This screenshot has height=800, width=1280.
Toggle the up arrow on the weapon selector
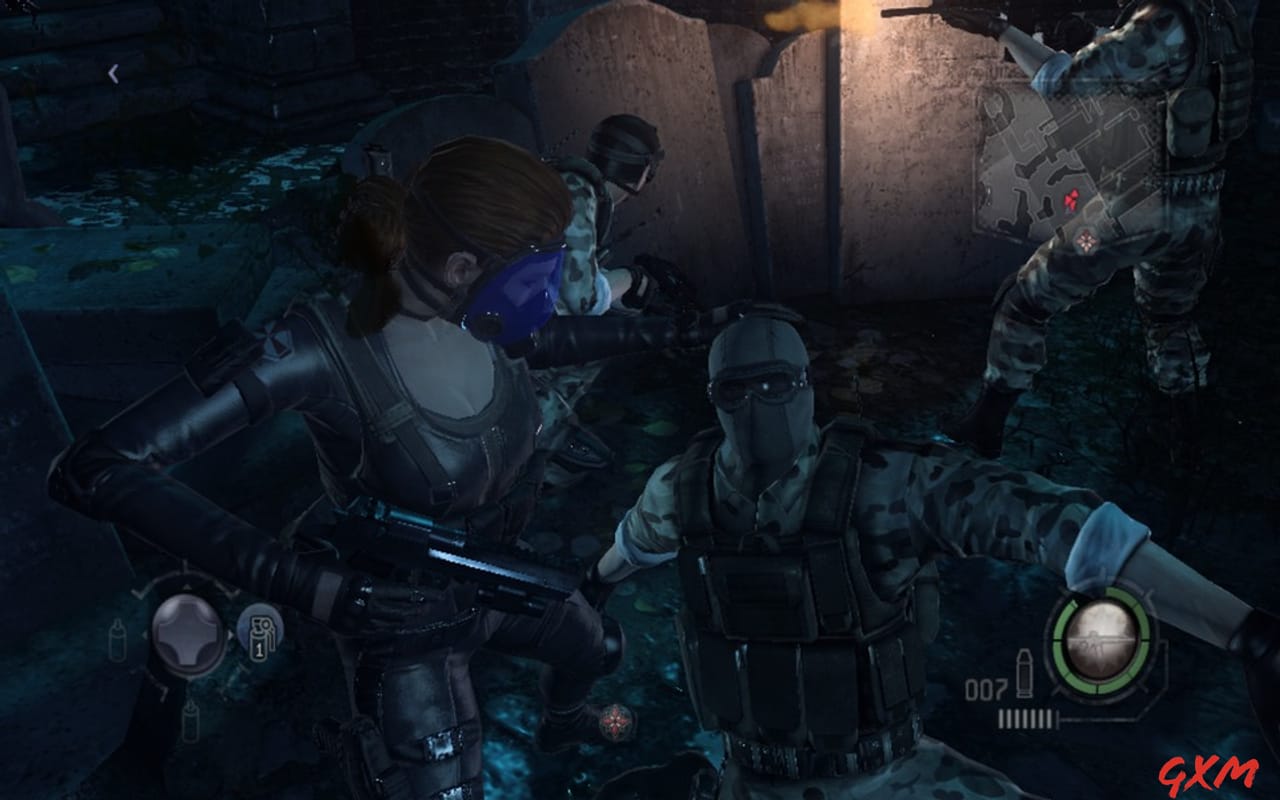click(185, 588)
